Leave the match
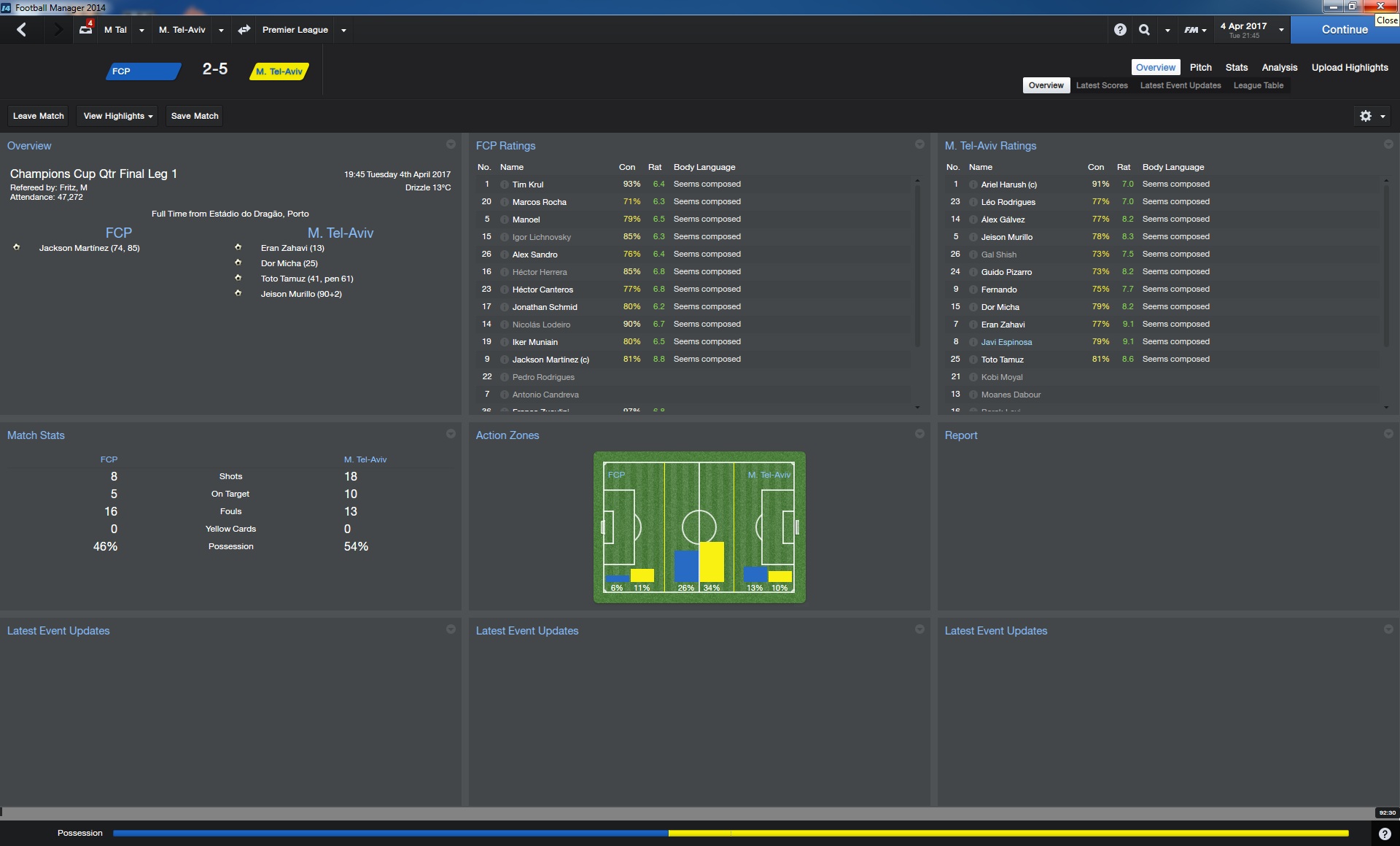This screenshot has height=846, width=1400. pos(39,116)
